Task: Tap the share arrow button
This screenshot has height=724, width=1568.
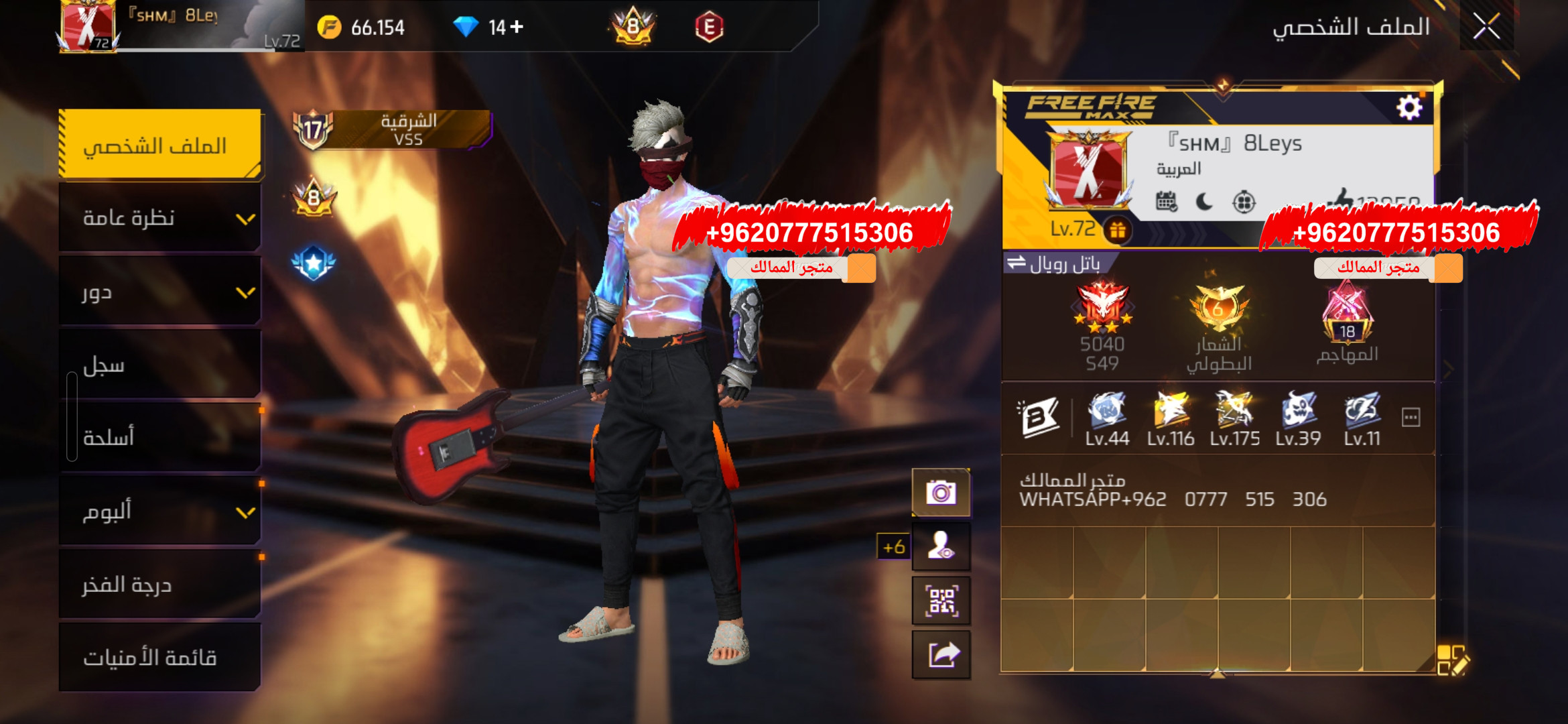Action: [941, 654]
